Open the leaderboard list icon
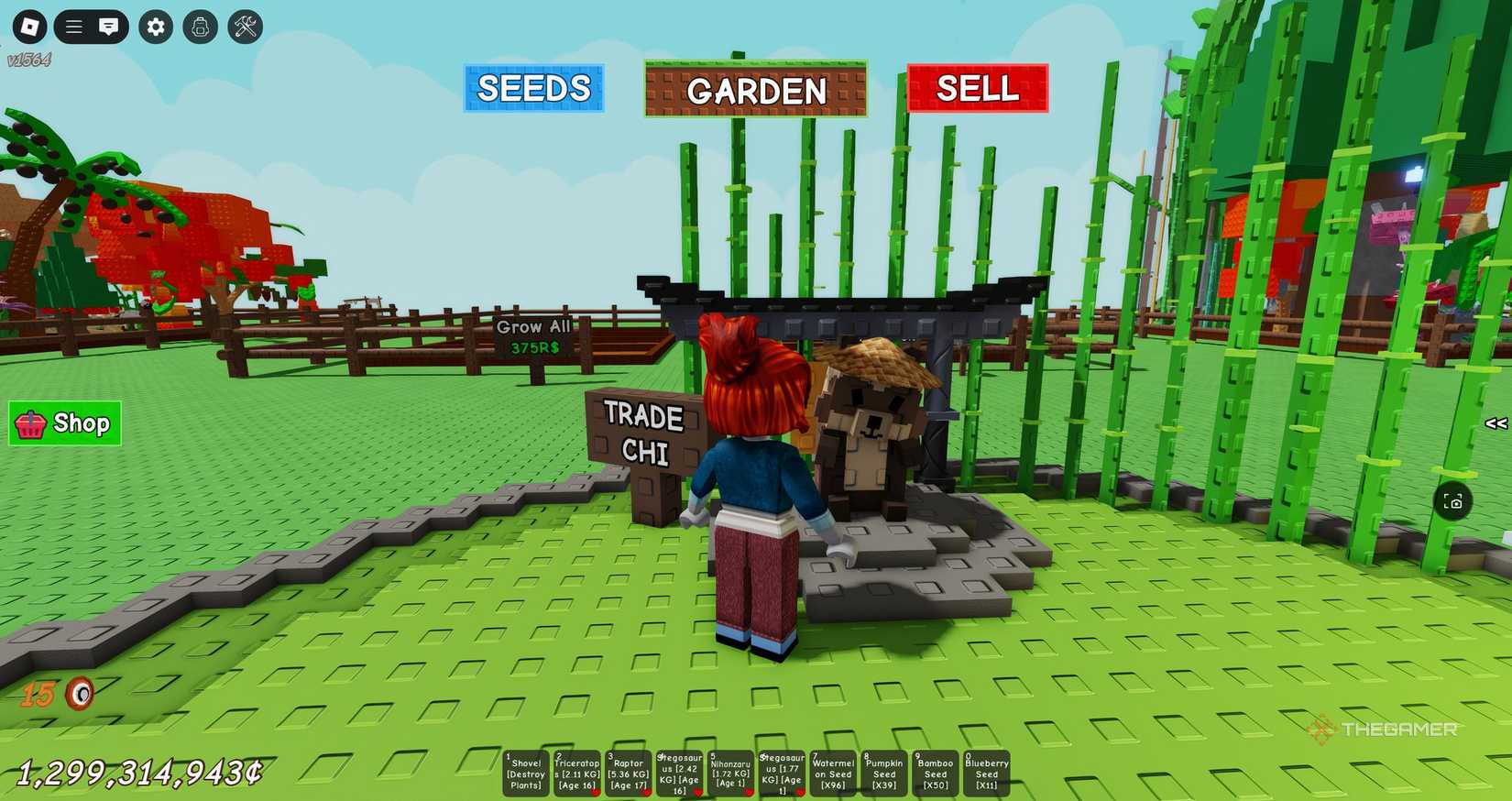Image resolution: width=1512 pixels, height=801 pixels. [72, 27]
